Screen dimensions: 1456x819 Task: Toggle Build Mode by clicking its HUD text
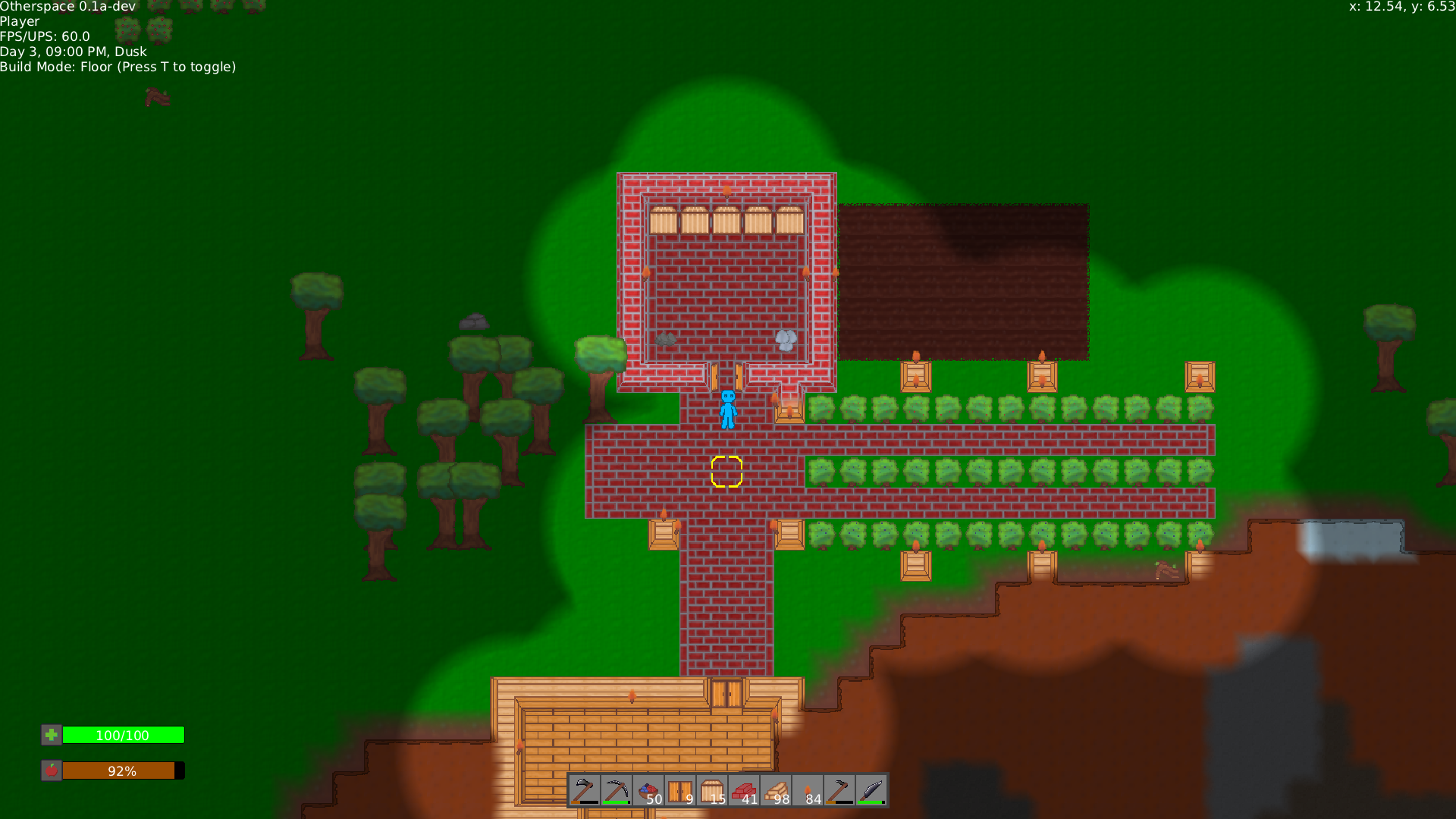[x=118, y=67]
